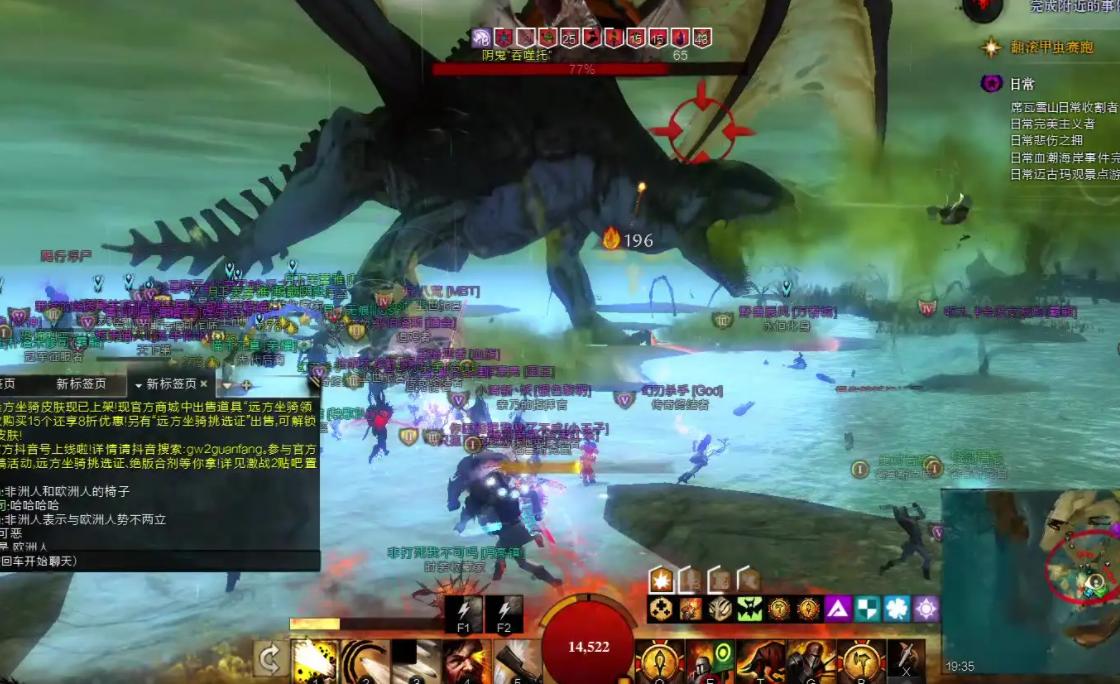
Task: Activate the F1 burst skill
Action: [463, 614]
